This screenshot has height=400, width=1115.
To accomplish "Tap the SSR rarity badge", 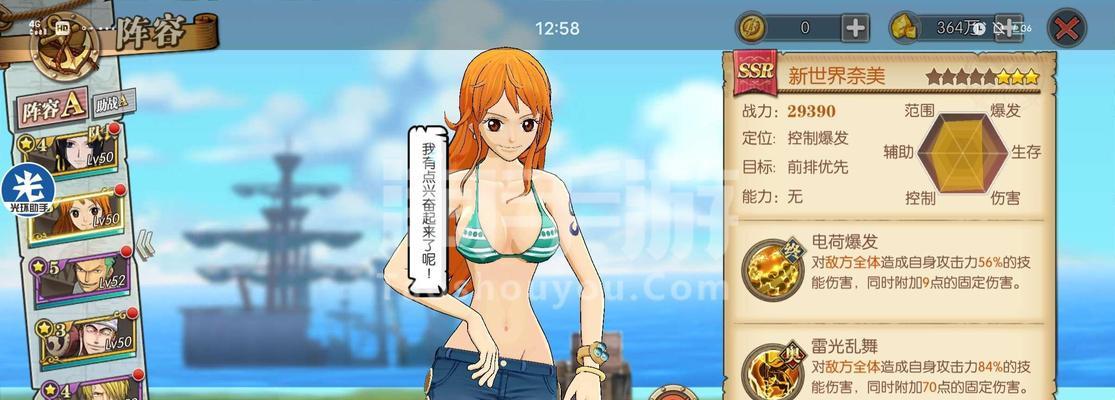I will click(x=752, y=73).
